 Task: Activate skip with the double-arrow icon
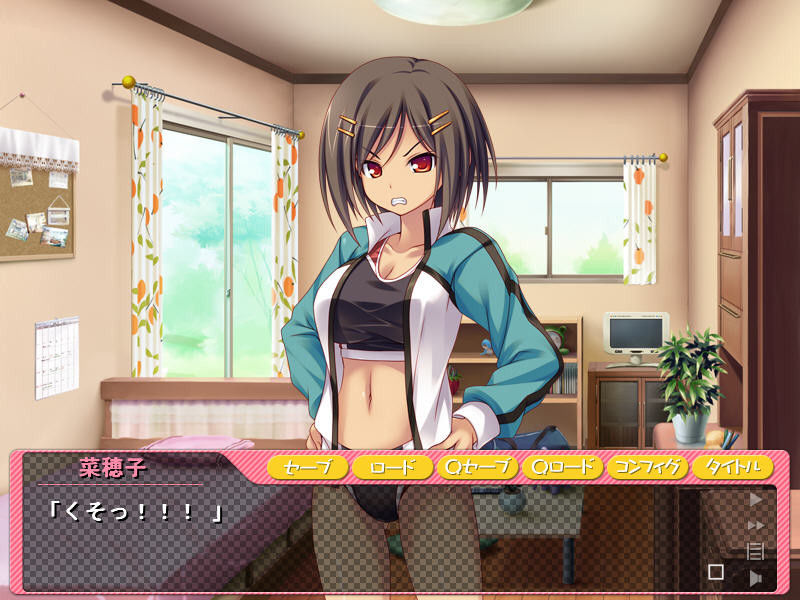756,524
